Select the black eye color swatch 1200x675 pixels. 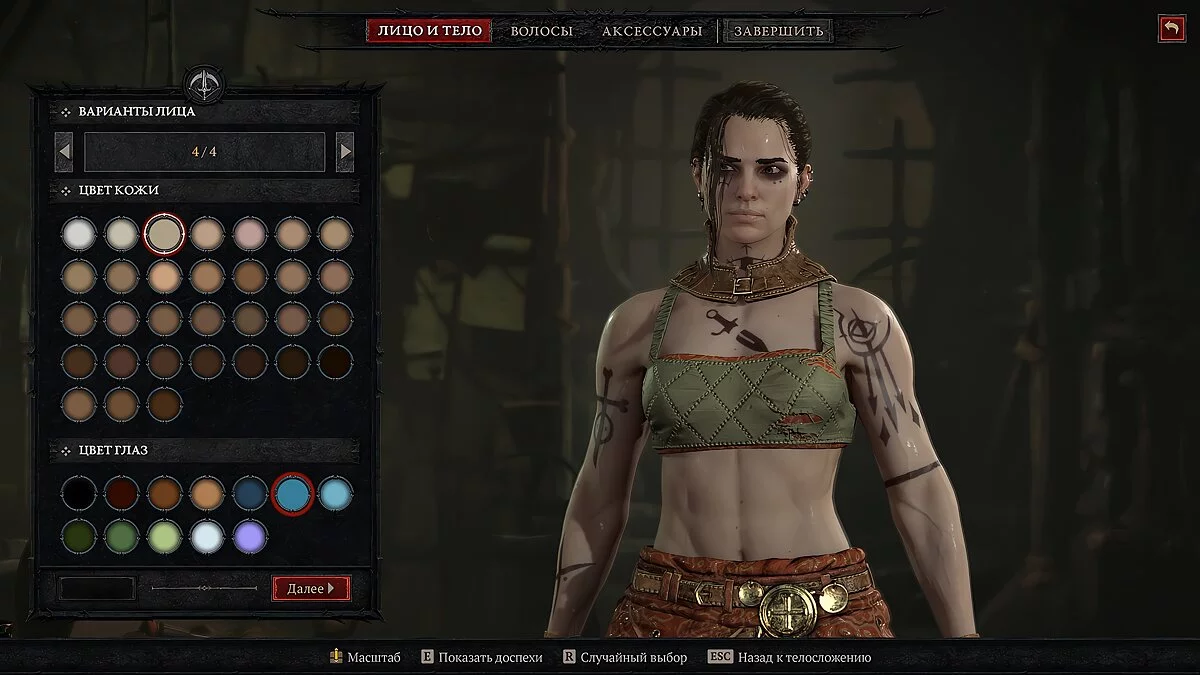79,493
